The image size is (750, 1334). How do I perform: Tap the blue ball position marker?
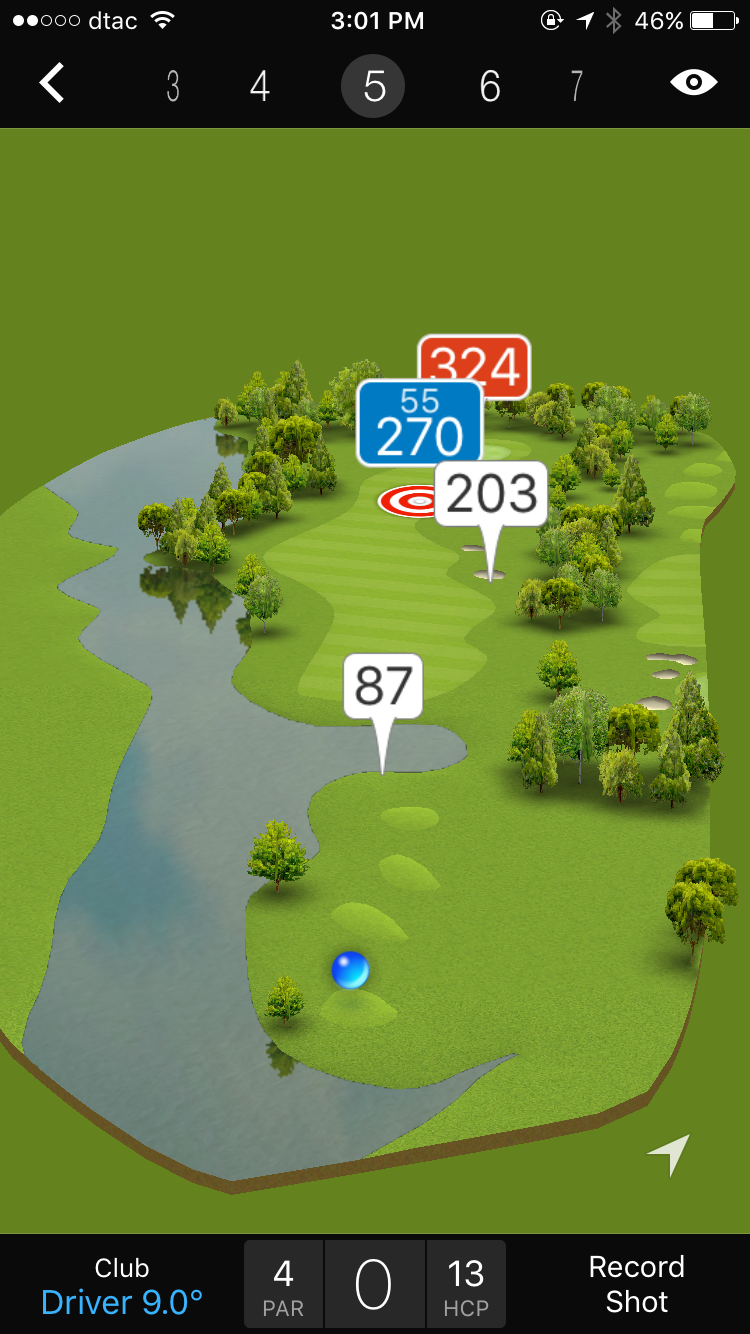[x=350, y=970]
